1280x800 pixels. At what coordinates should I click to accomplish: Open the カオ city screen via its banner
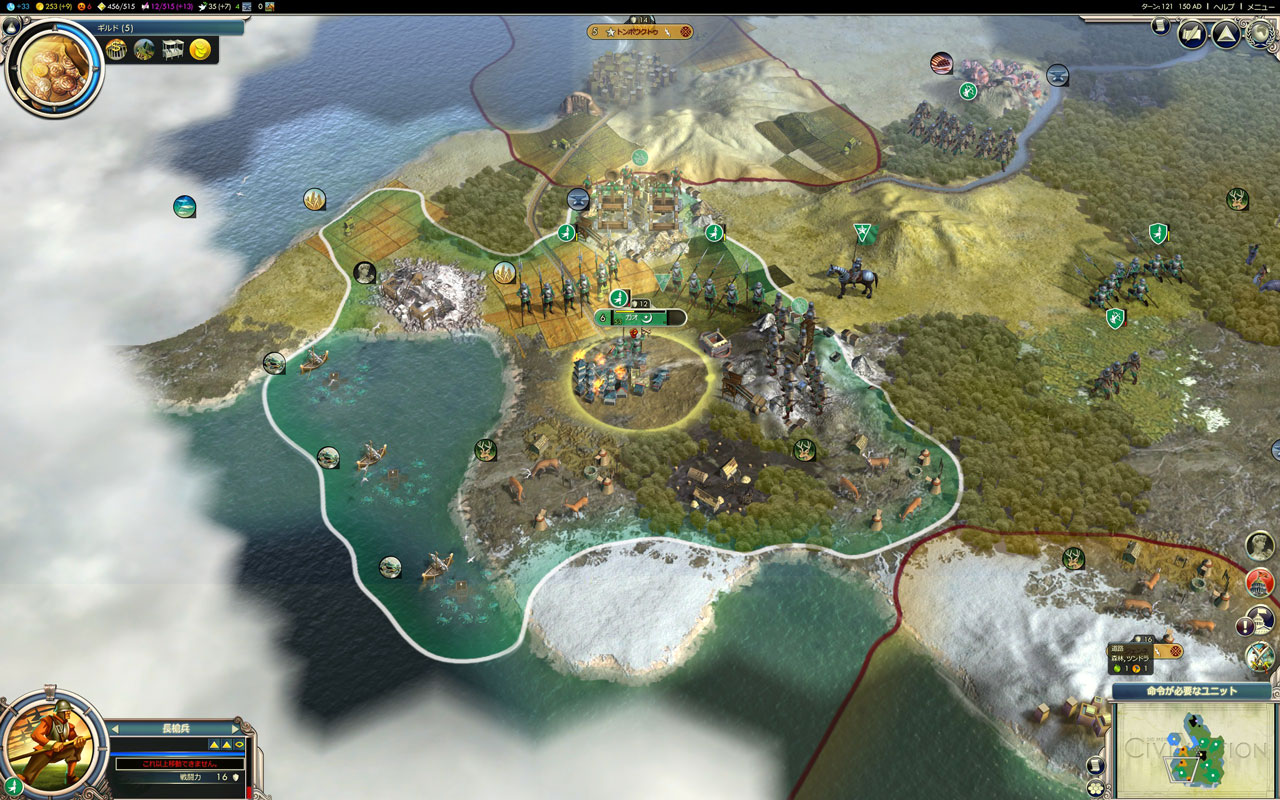point(640,318)
